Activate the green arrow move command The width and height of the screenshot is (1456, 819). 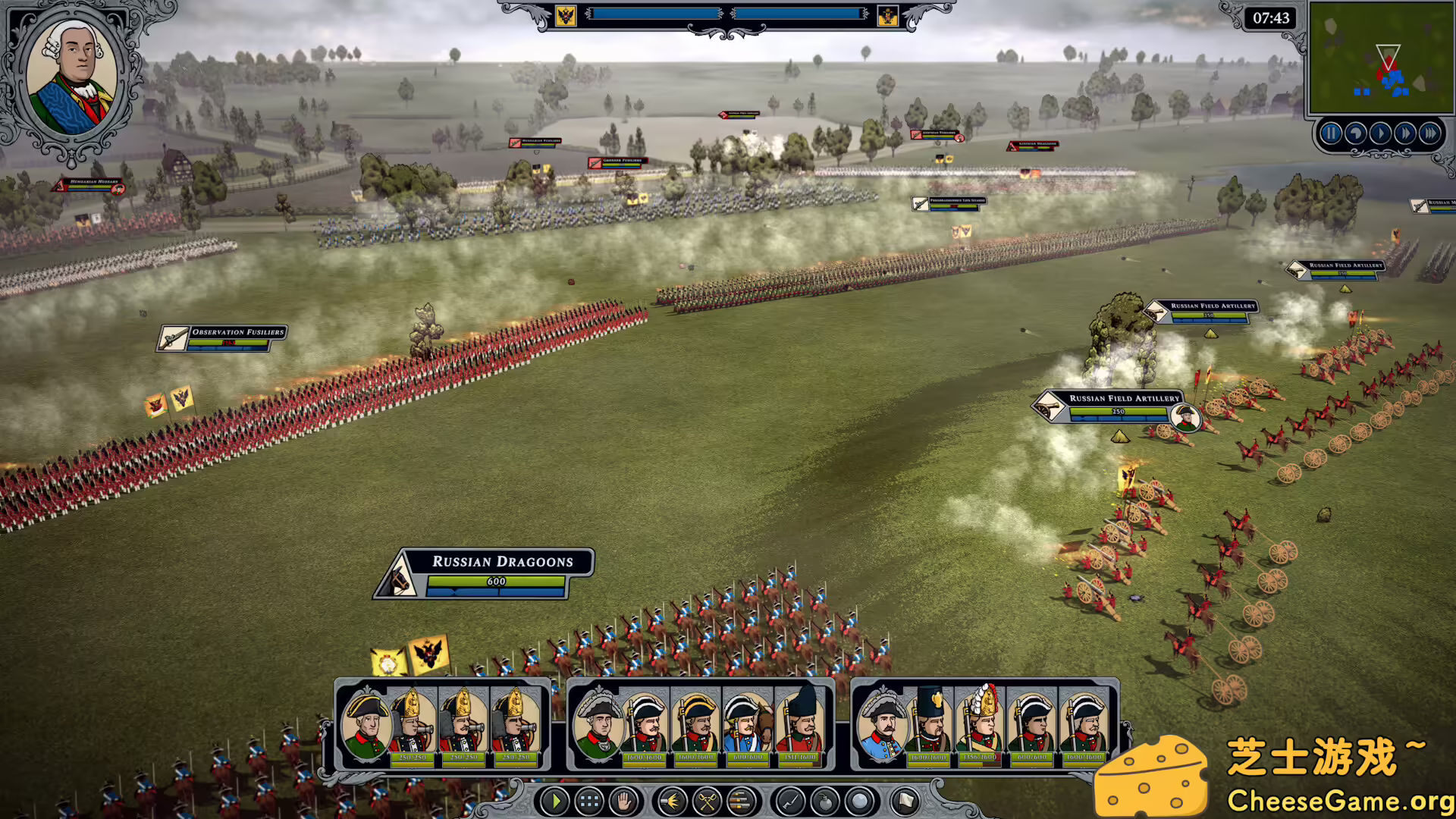tap(555, 801)
